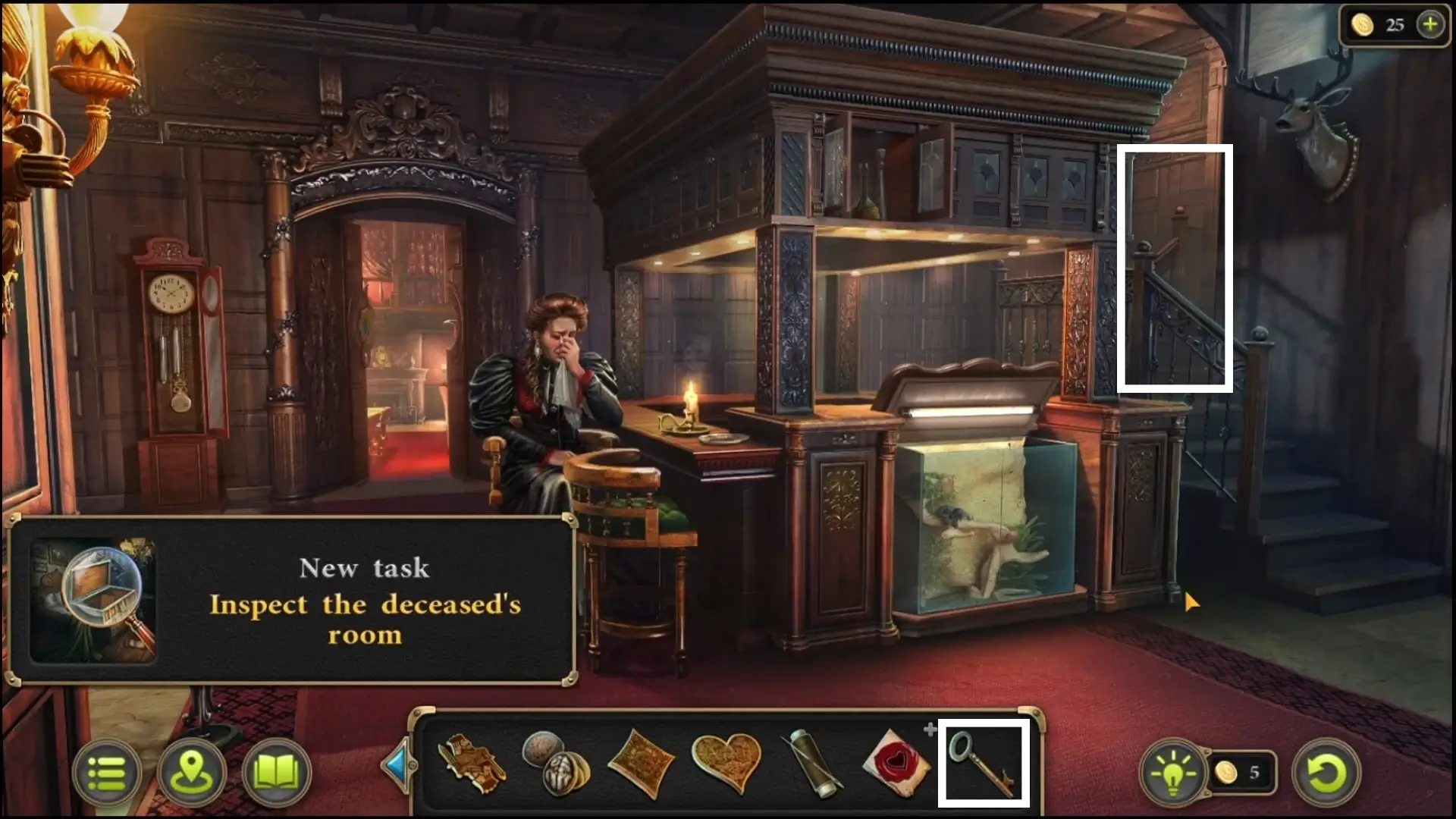Choose the golden heart token
Image resolution: width=1456 pixels, height=819 pixels.
click(726, 761)
